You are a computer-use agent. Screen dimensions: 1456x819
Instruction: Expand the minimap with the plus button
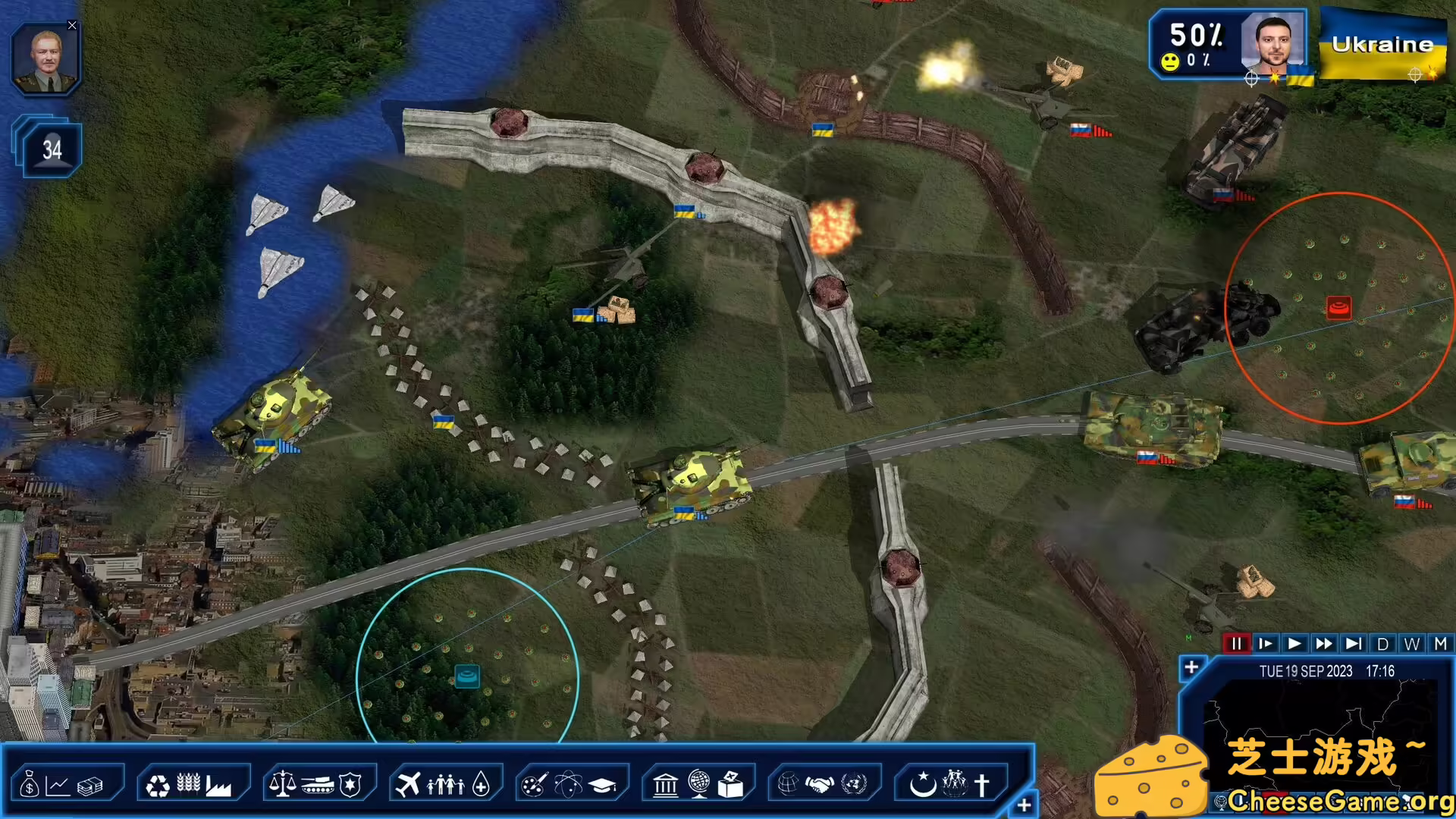point(1191,668)
